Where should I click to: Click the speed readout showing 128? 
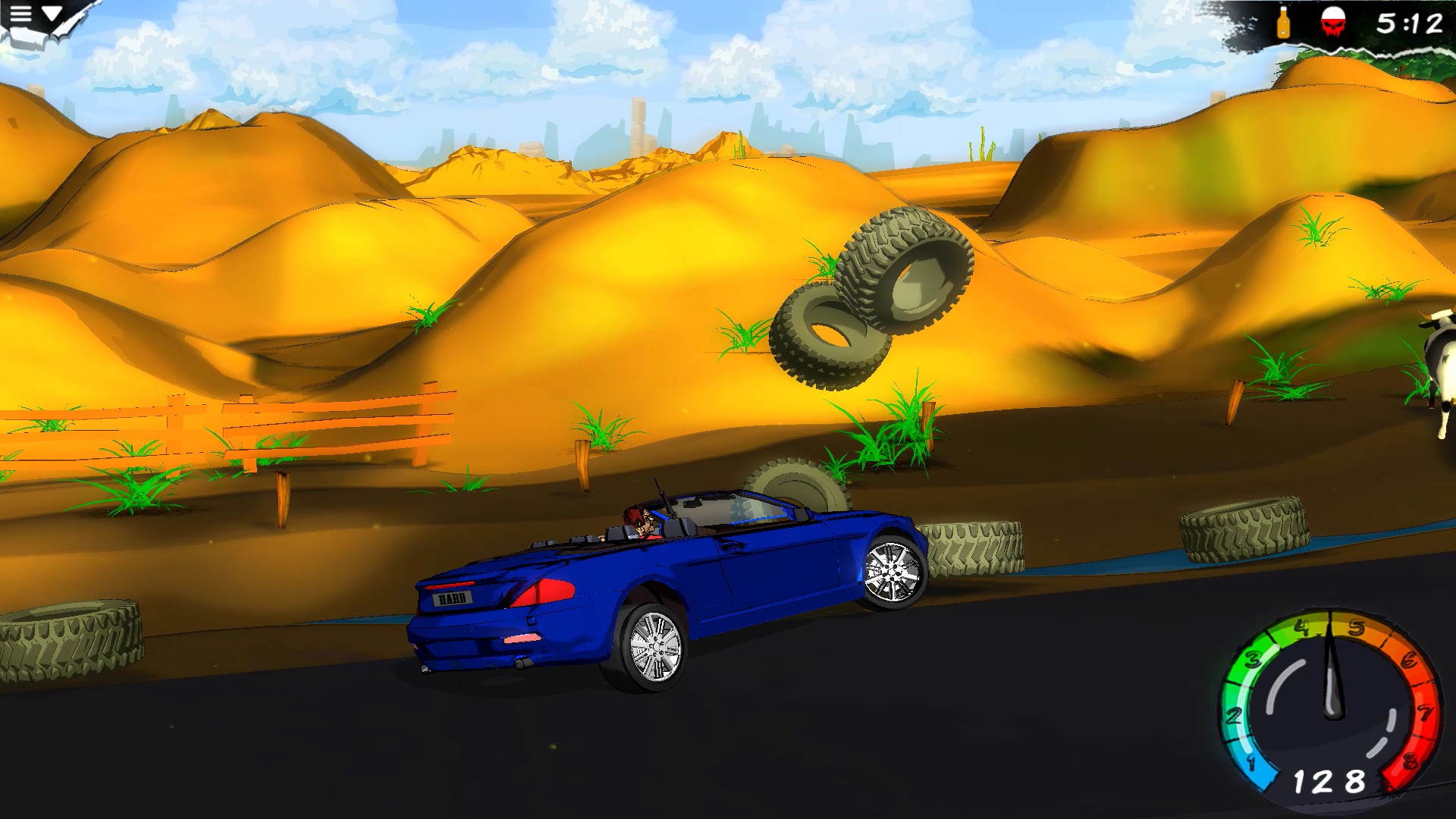(x=1329, y=780)
